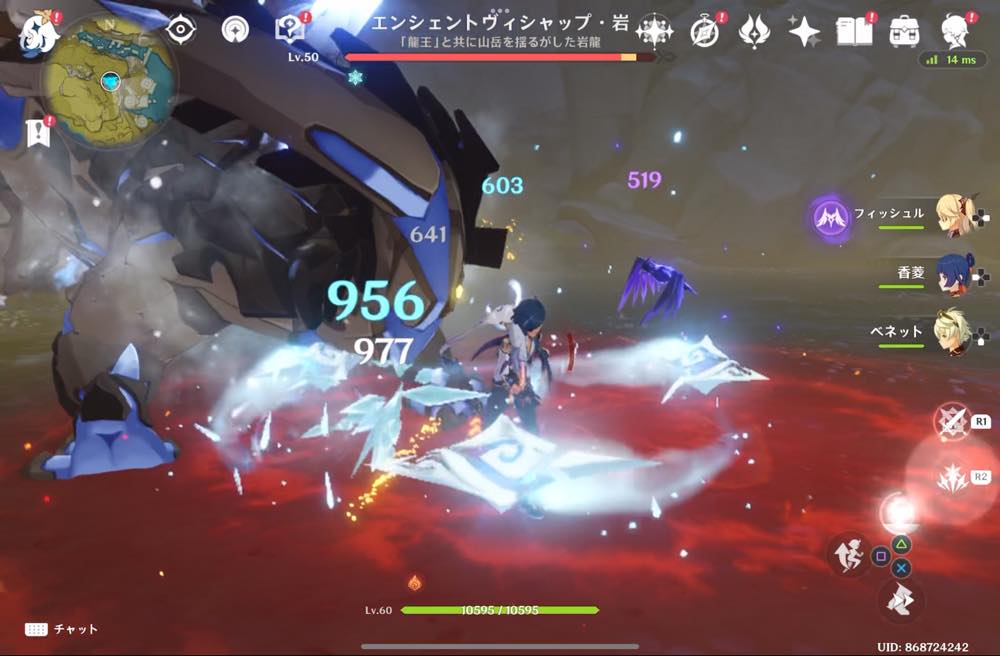Activate Elemental Sight eye icon
The width and height of the screenshot is (1000, 656).
[x=180, y=30]
